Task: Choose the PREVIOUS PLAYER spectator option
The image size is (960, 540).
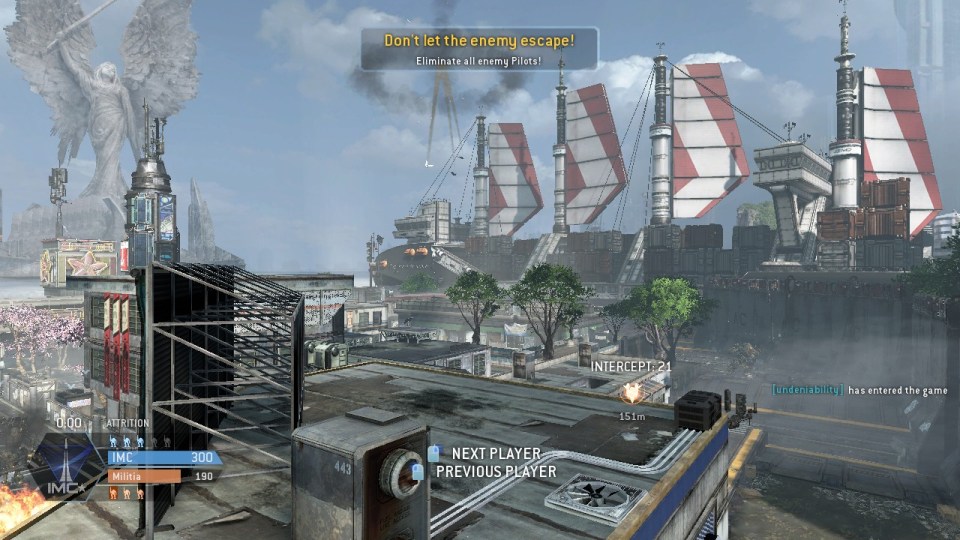Action: click(495, 471)
